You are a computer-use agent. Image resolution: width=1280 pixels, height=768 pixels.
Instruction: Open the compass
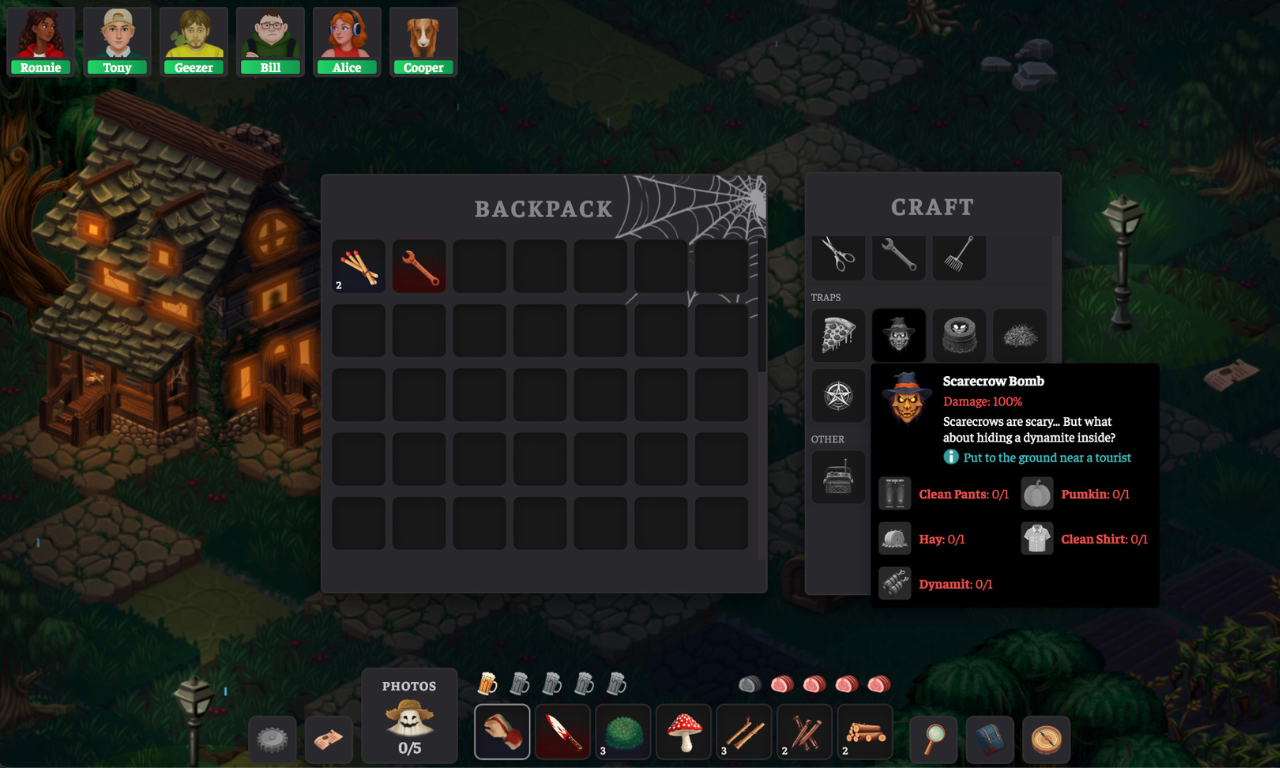(1046, 740)
